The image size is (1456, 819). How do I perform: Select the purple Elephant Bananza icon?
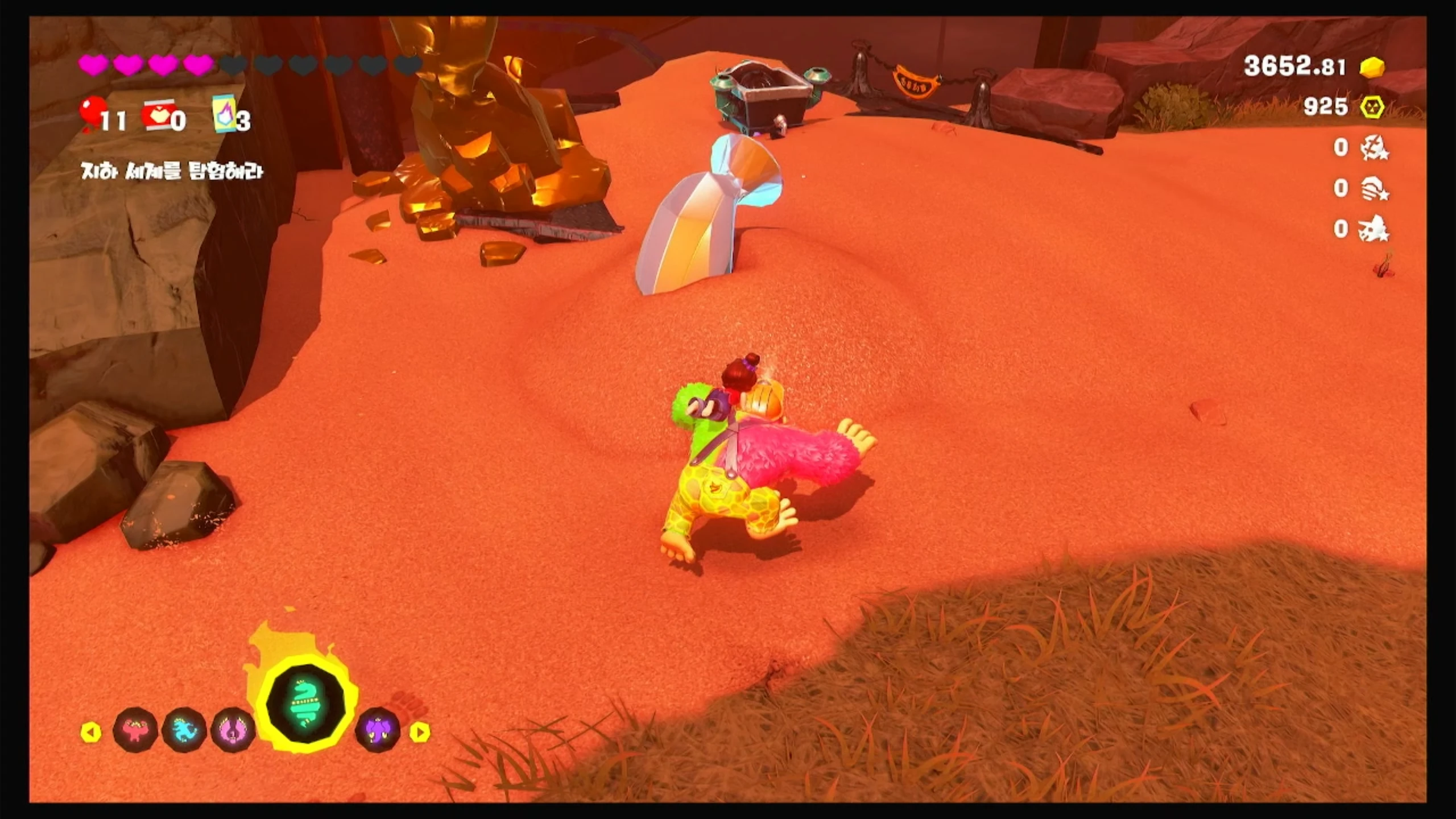[378, 730]
